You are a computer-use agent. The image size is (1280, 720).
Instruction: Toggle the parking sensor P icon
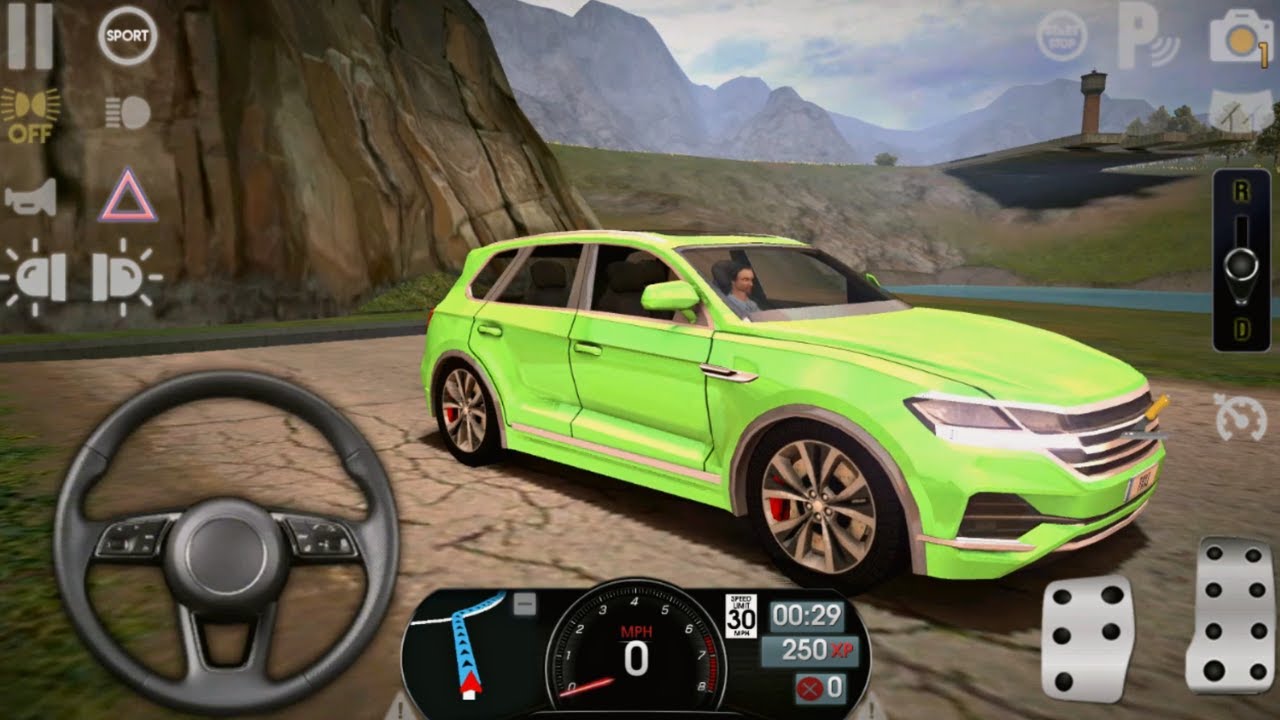1147,37
